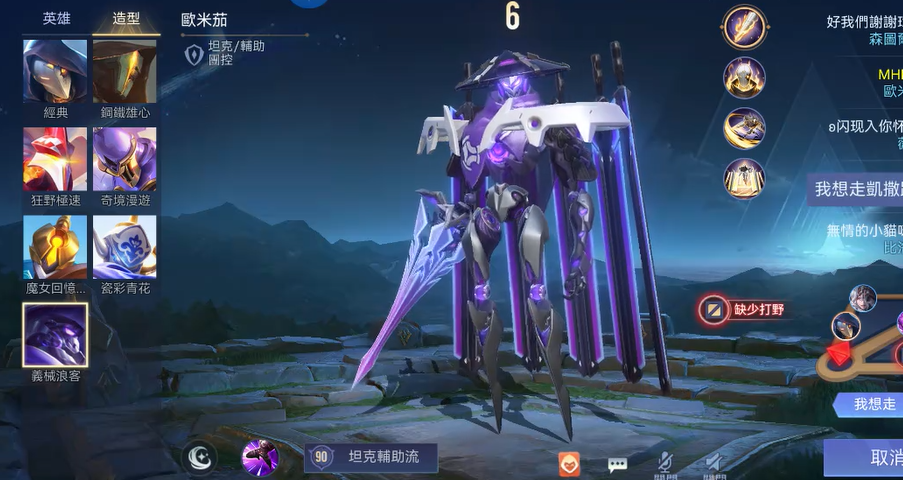903x480 pixels.
Task: Toggle the voice speaker
Action: [x=713, y=463]
